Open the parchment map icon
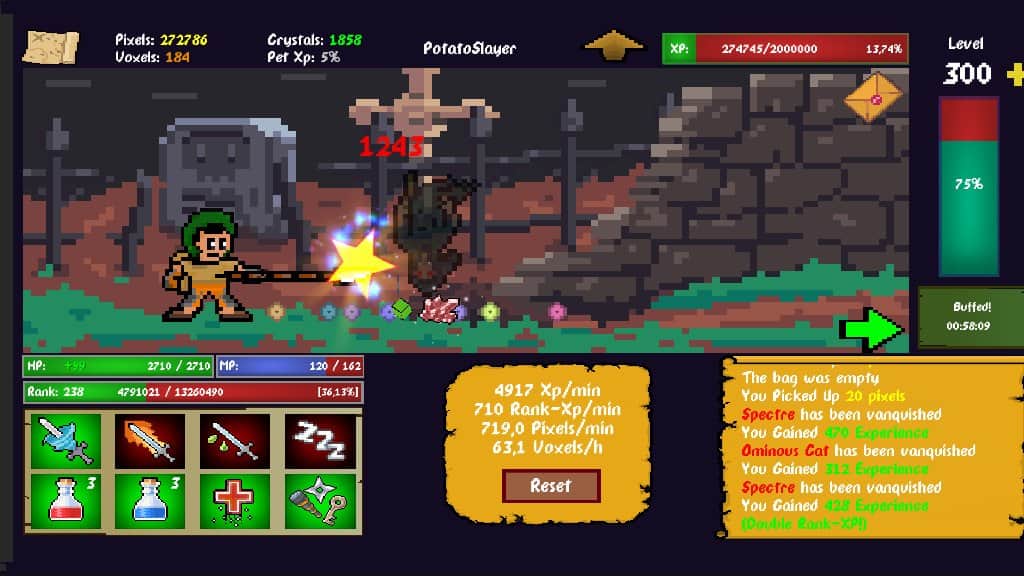1024x576 pixels. click(50, 46)
